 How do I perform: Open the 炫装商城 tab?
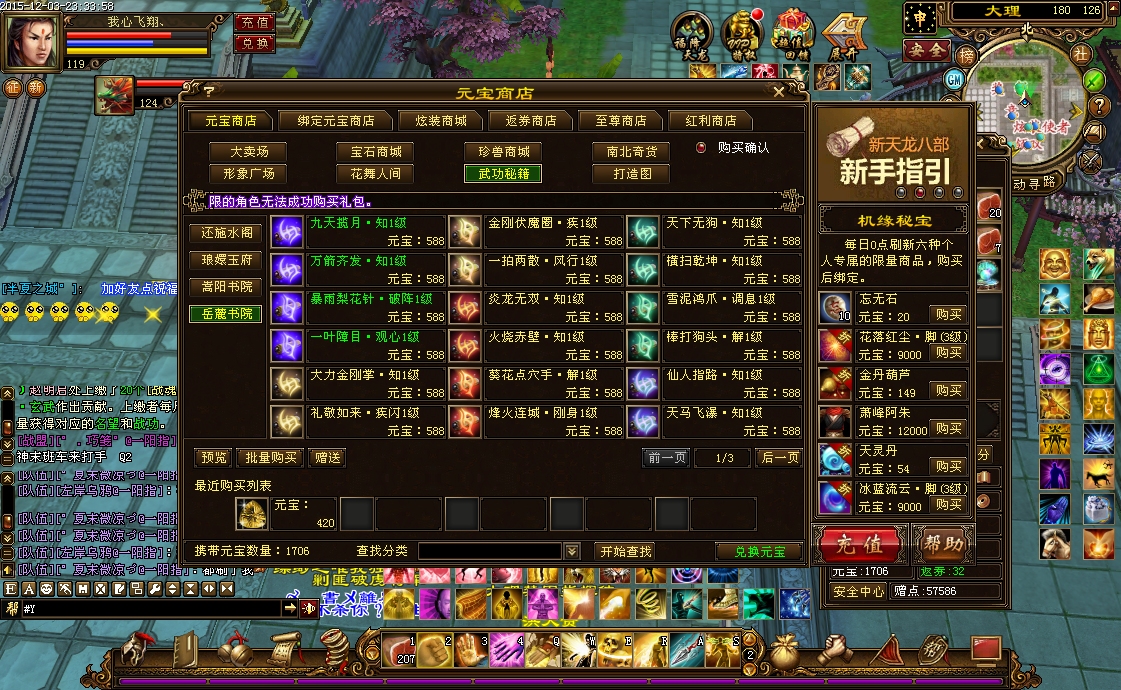tap(433, 120)
